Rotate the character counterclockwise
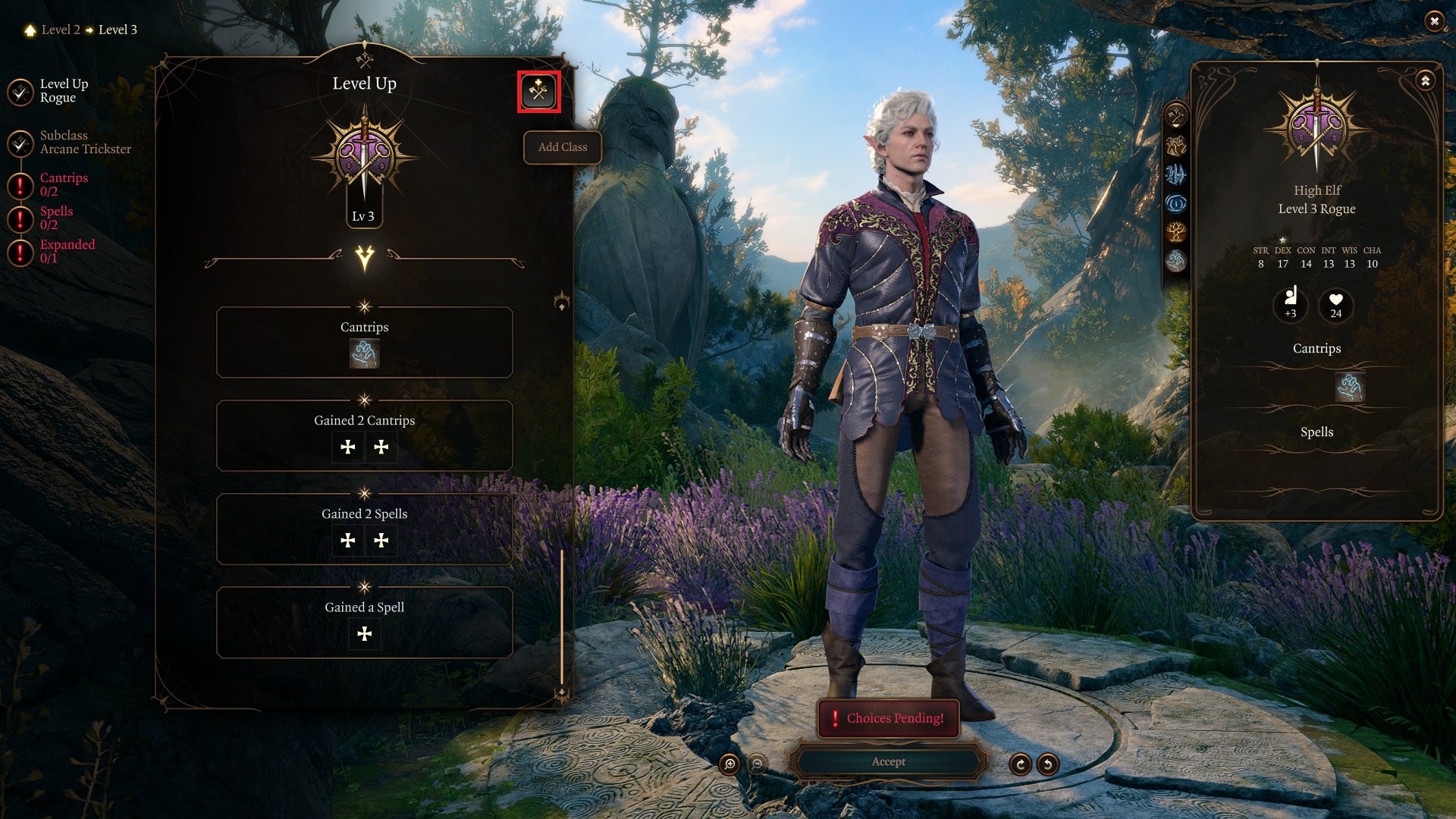1456x819 pixels. tap(1047, 764)
